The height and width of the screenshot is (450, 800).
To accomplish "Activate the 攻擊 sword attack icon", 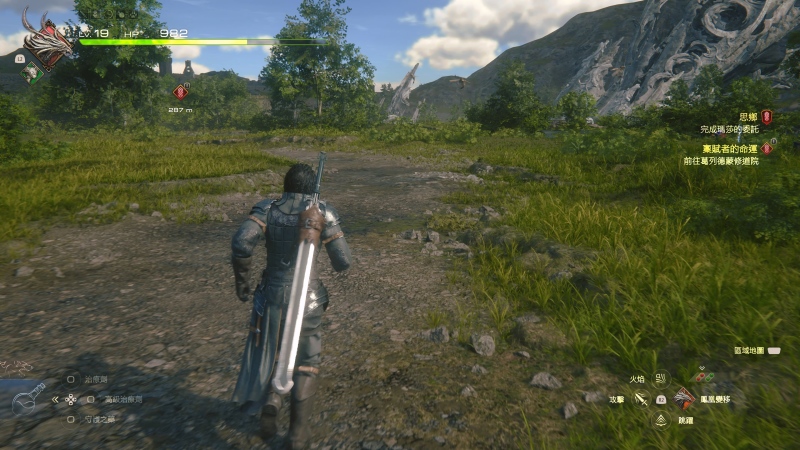I will 641,399.
